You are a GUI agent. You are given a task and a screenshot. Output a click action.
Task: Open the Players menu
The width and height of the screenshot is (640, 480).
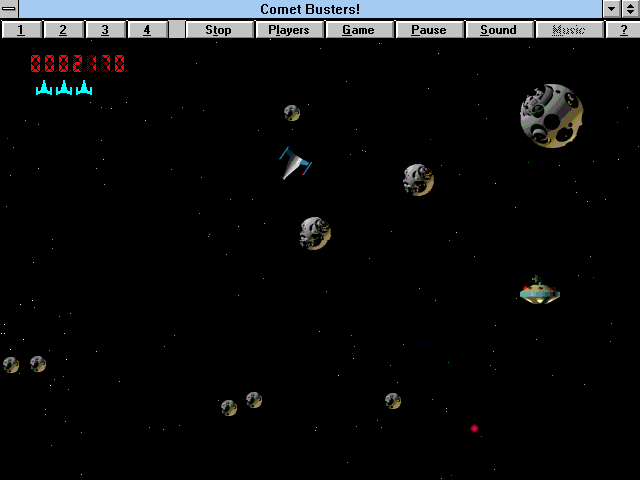click(x=289, y=30)
